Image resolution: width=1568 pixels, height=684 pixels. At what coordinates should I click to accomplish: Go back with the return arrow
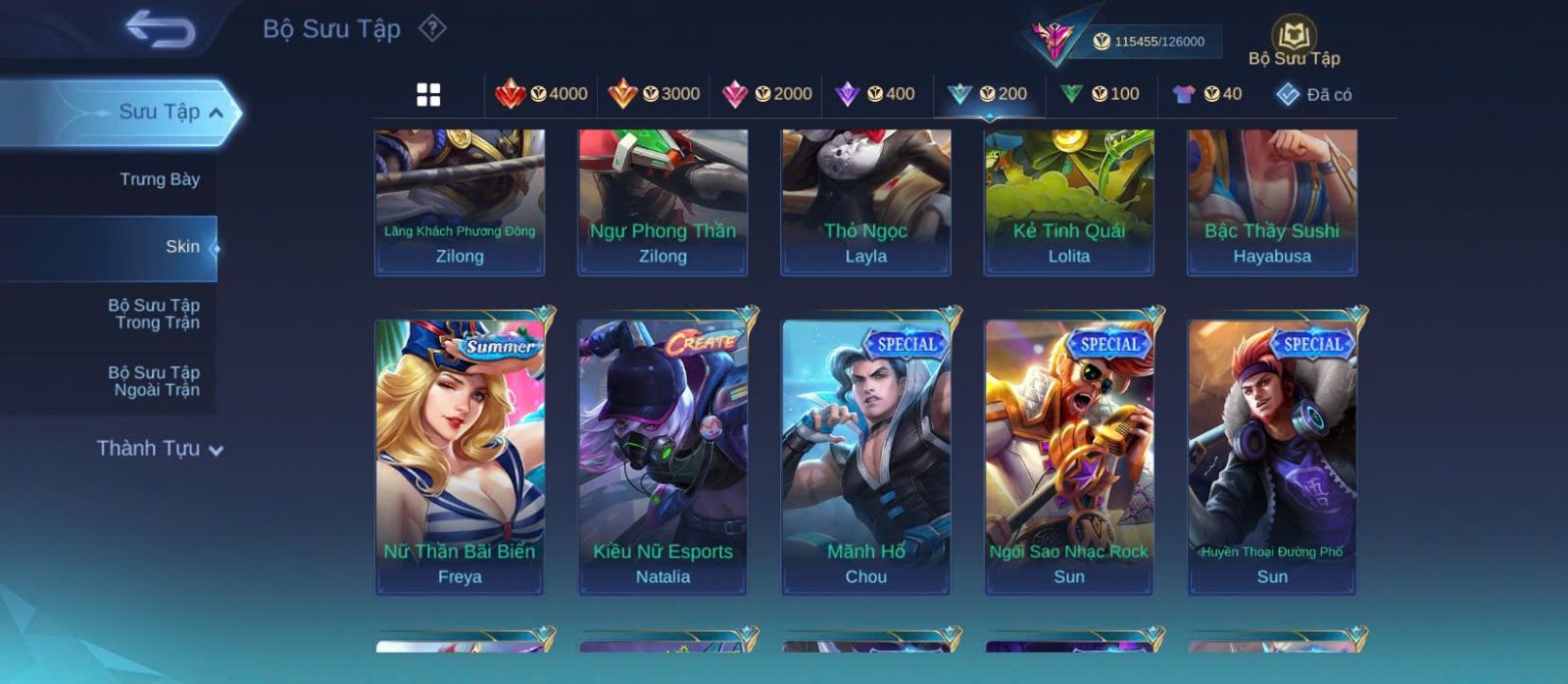pyautogui.click(x=161, y=29)
